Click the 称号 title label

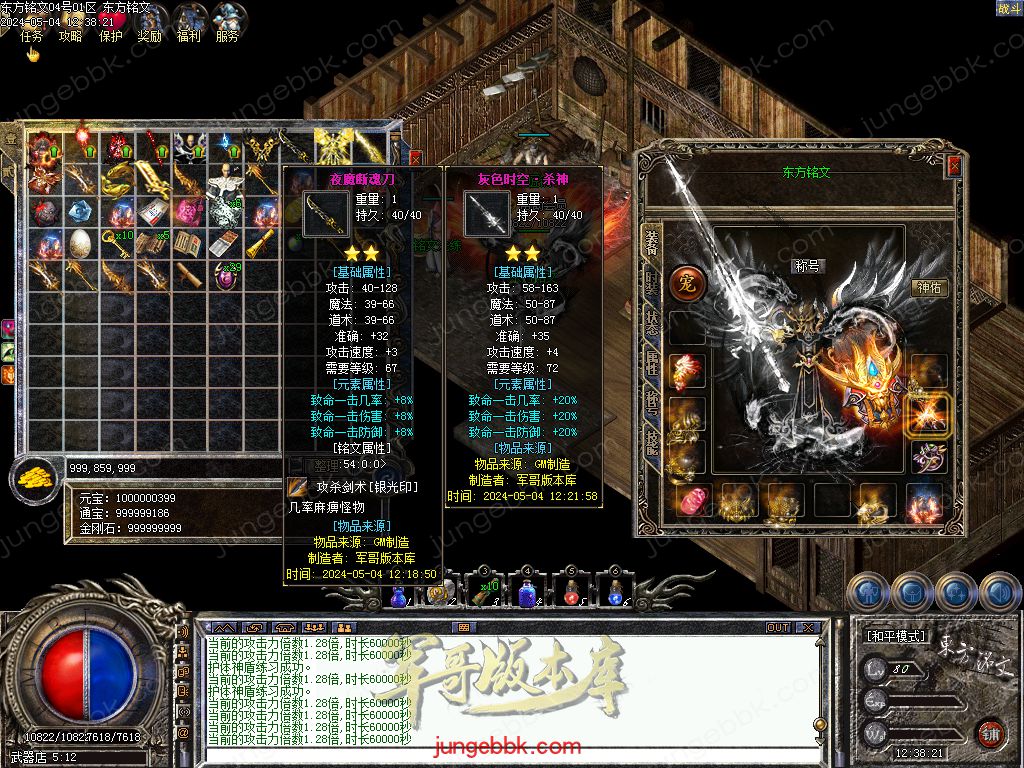[x=805, y=267]
